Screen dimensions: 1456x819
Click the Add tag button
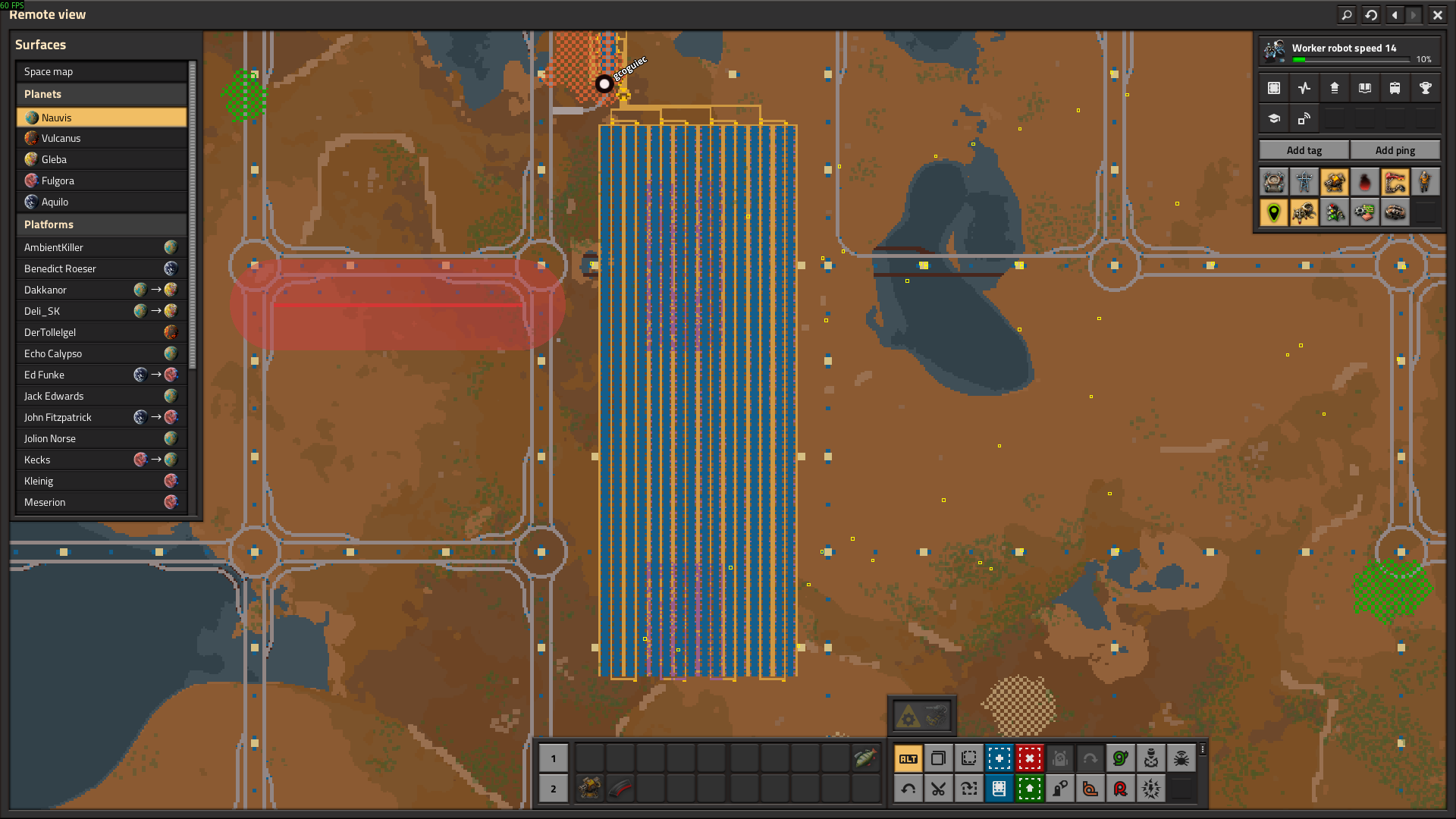point(1304,150)
